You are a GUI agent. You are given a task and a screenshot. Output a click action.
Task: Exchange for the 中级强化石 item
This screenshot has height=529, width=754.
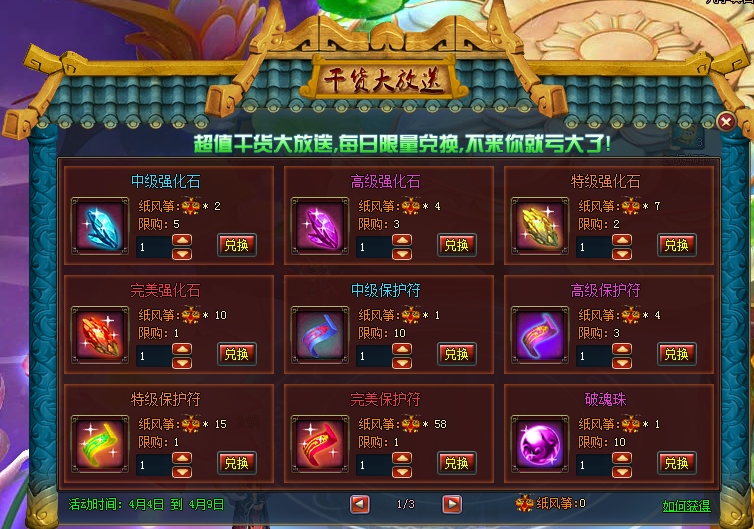coord(237,245)
